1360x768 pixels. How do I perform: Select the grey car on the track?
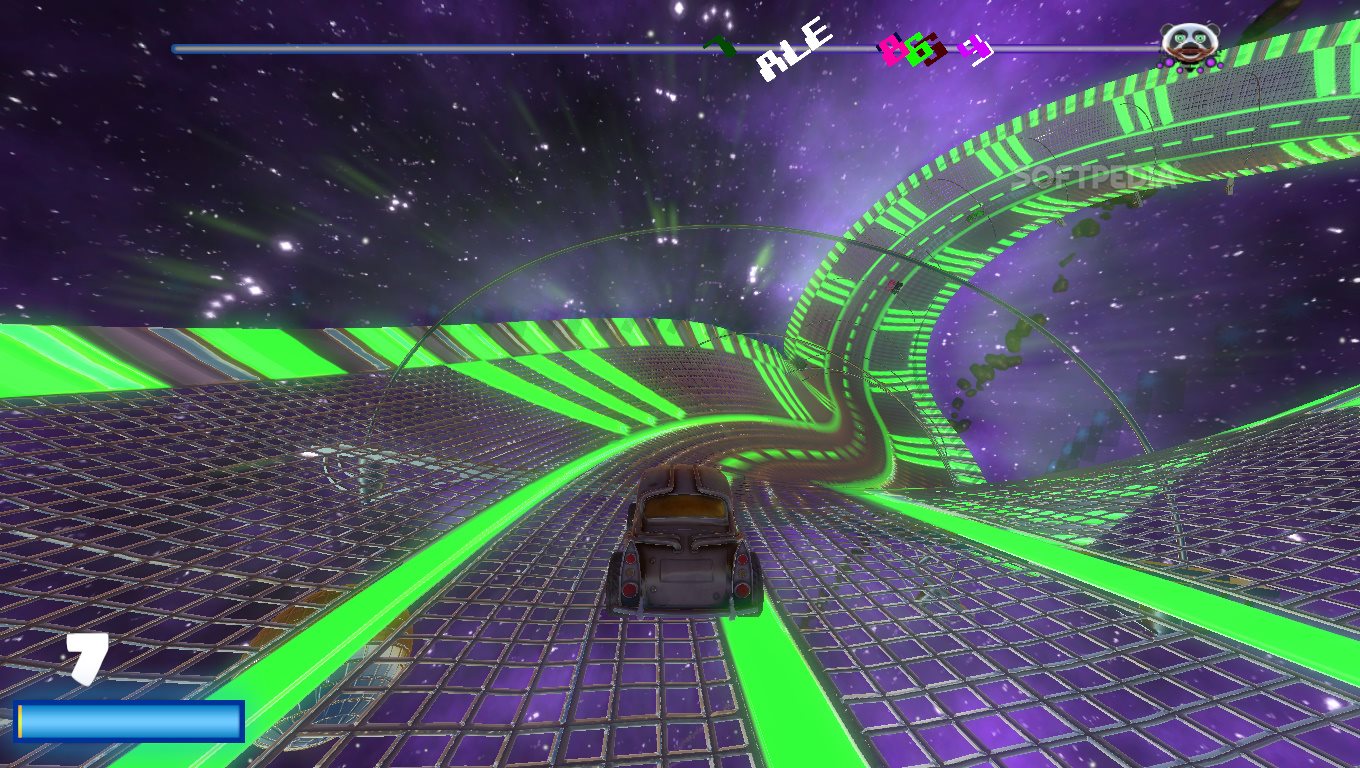(x=687, y=540)
